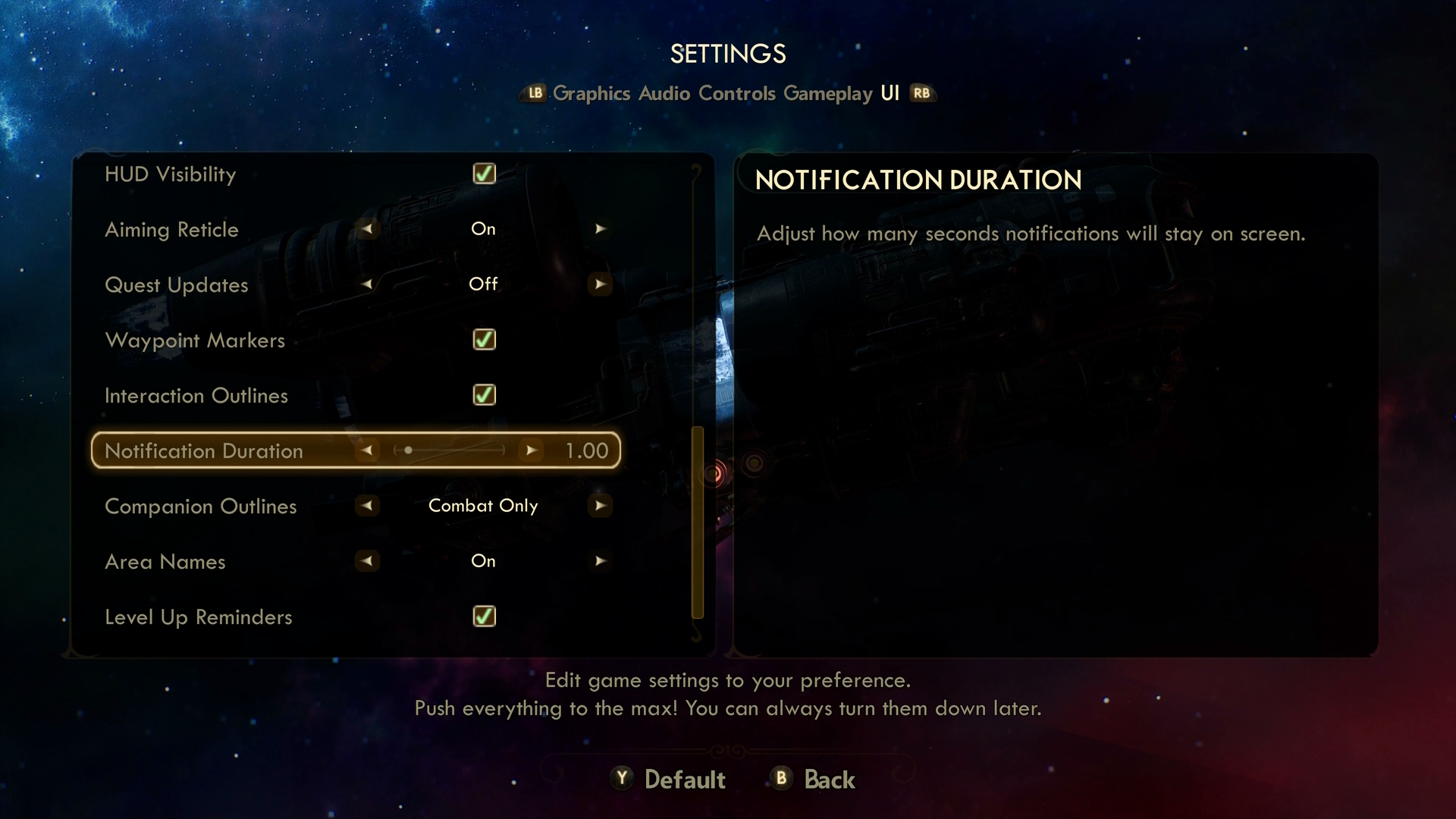The height and width of the screenshot is (819, 1456).
Task: Cycle the Combat Only setting forward
Action: tap(600, 506)
